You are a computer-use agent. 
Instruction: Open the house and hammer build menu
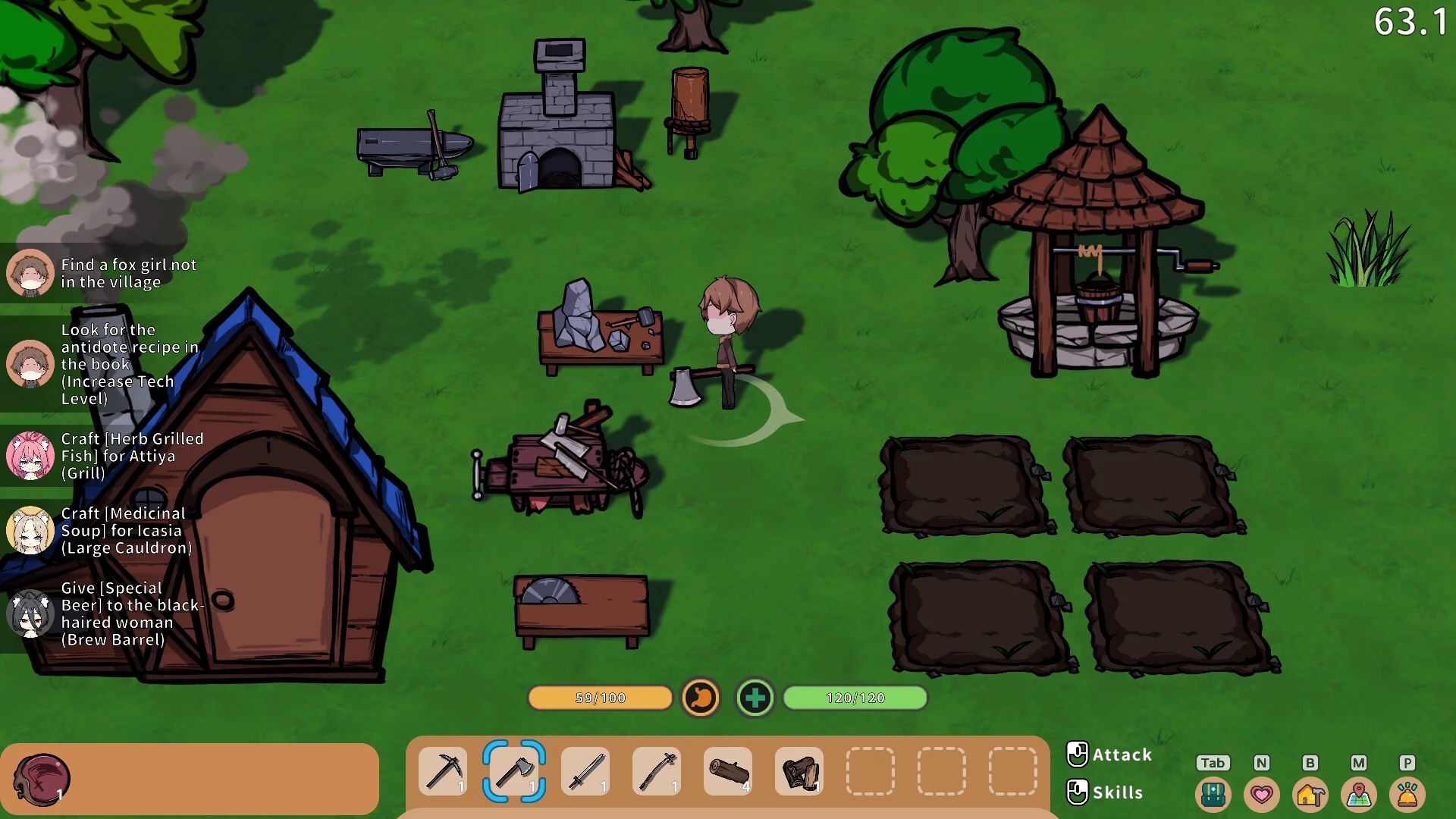(1310, 795)
